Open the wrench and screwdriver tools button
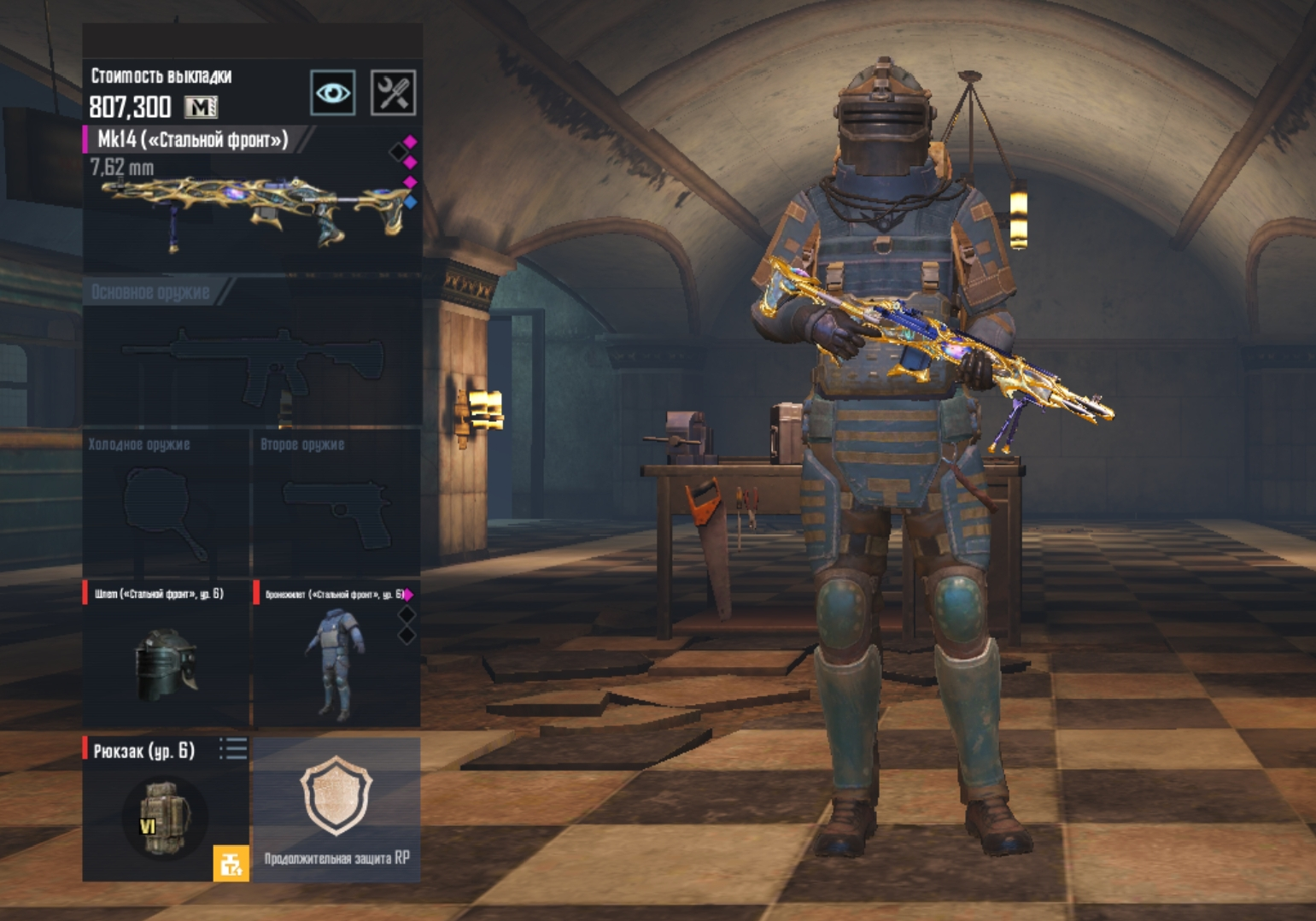This screenshot has width=1316, height=921. tap(393, 92)
